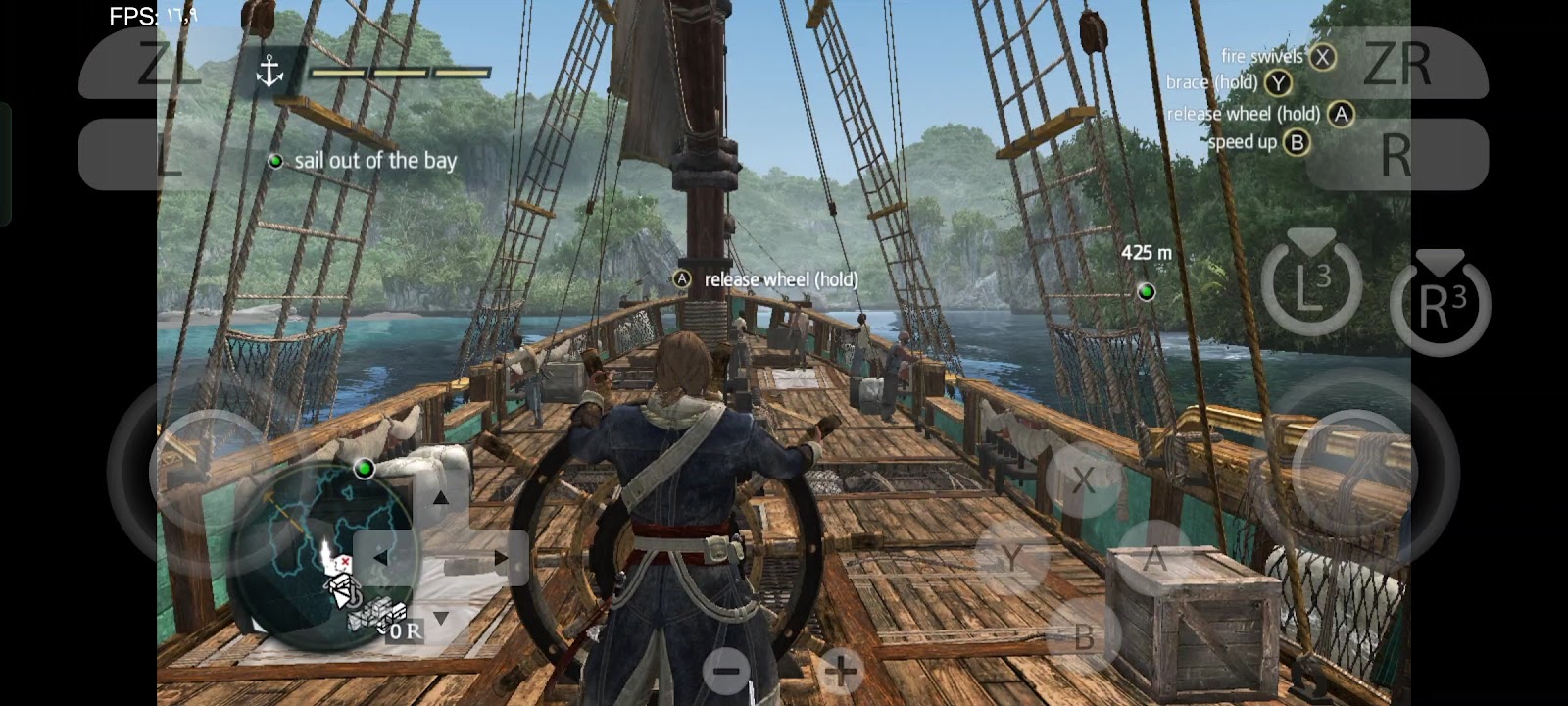
Task: Tap the minus button overlay
Action: pos(726,672)
